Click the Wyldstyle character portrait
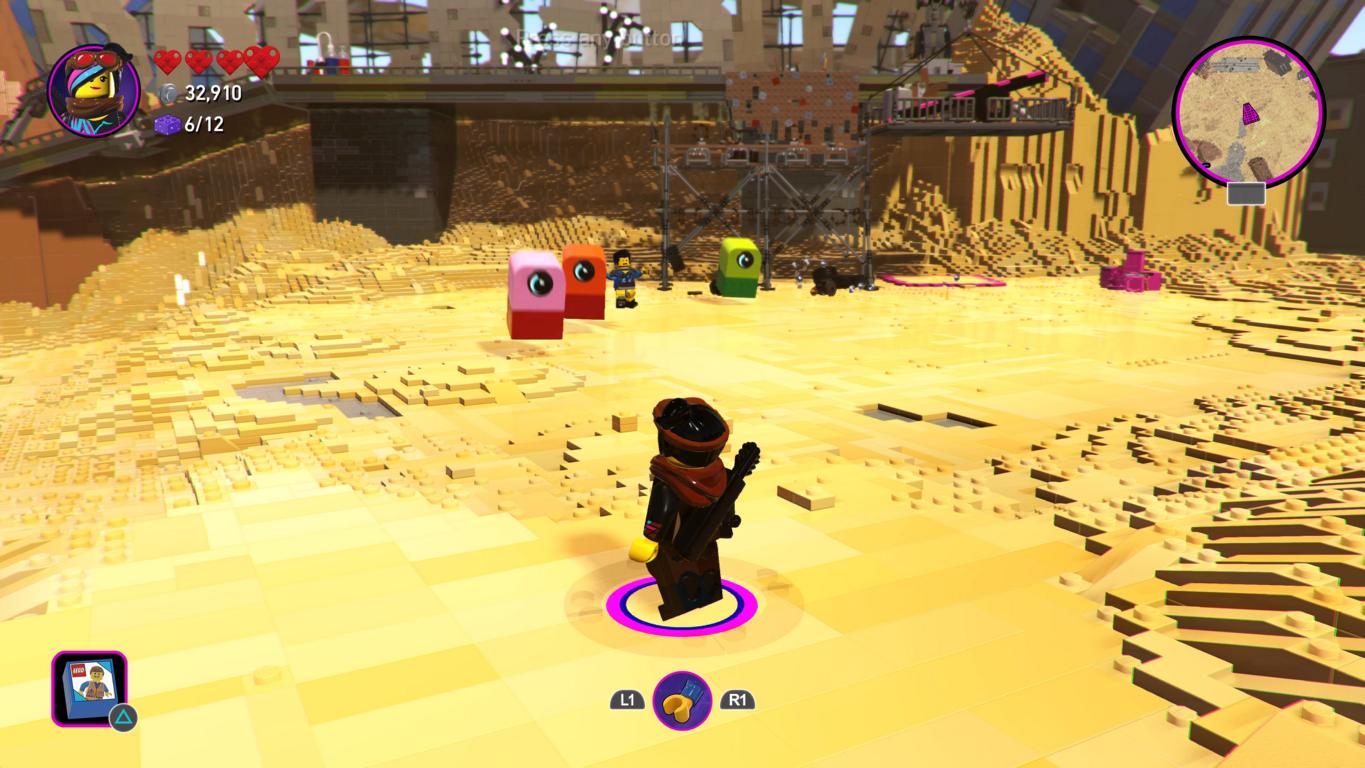Screen dimensions: 1365x768 pyautogui.click(x=93, y=90)
